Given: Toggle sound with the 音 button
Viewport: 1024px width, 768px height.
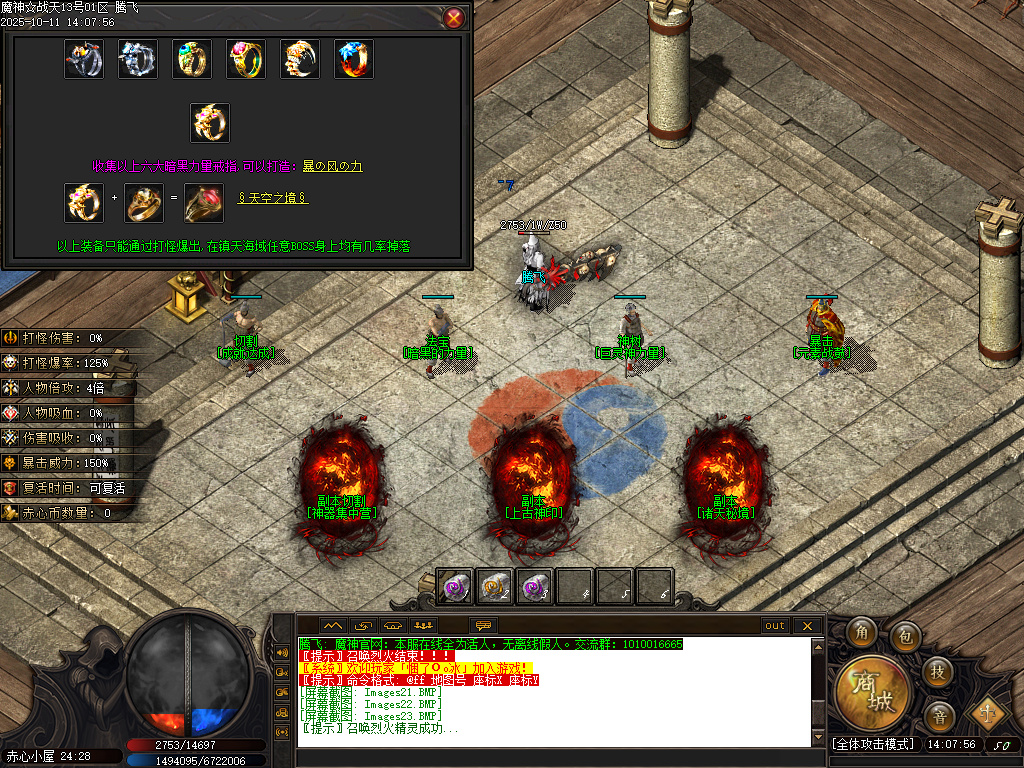Looking at the screenshot, I should coord(939,716).
